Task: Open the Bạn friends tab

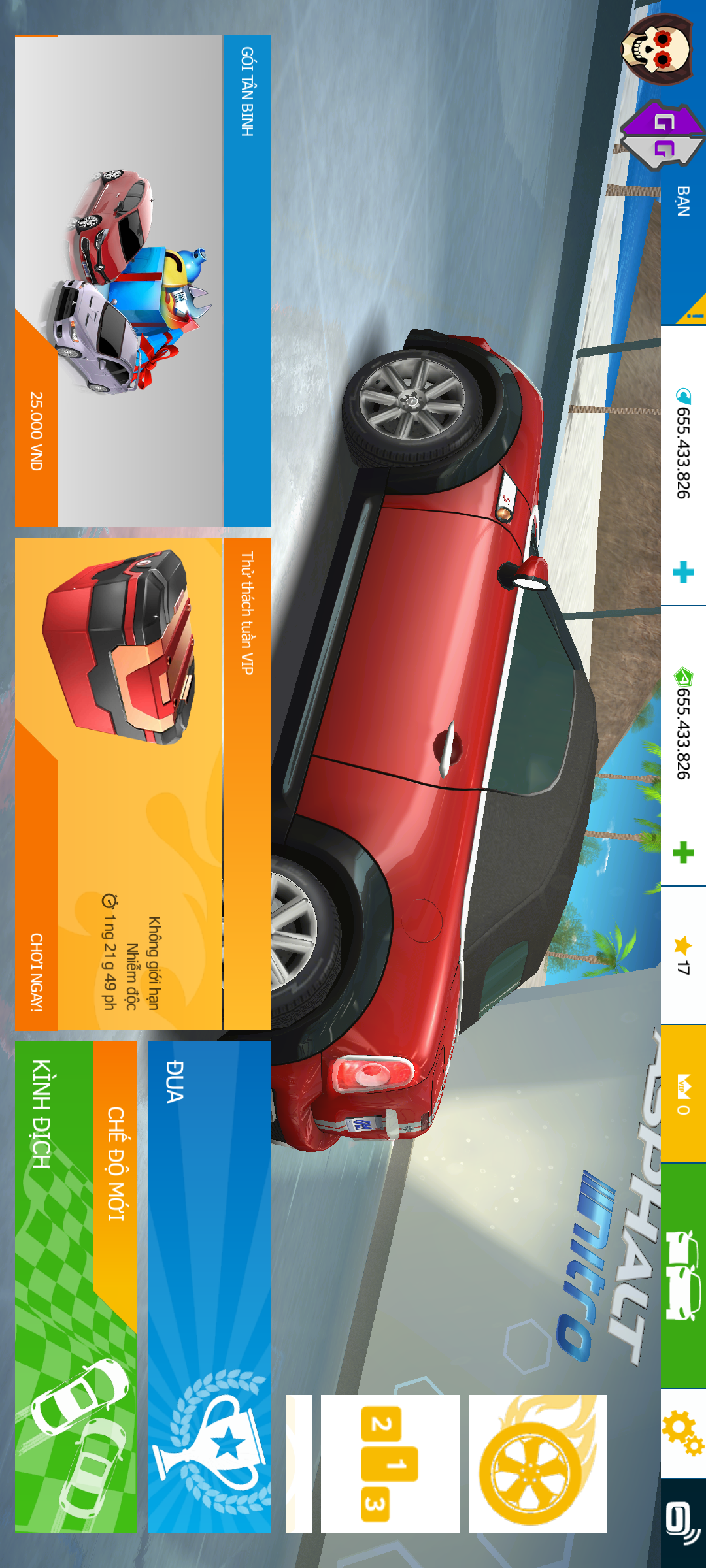Action: pyautogui.click(x=683, y=201)
